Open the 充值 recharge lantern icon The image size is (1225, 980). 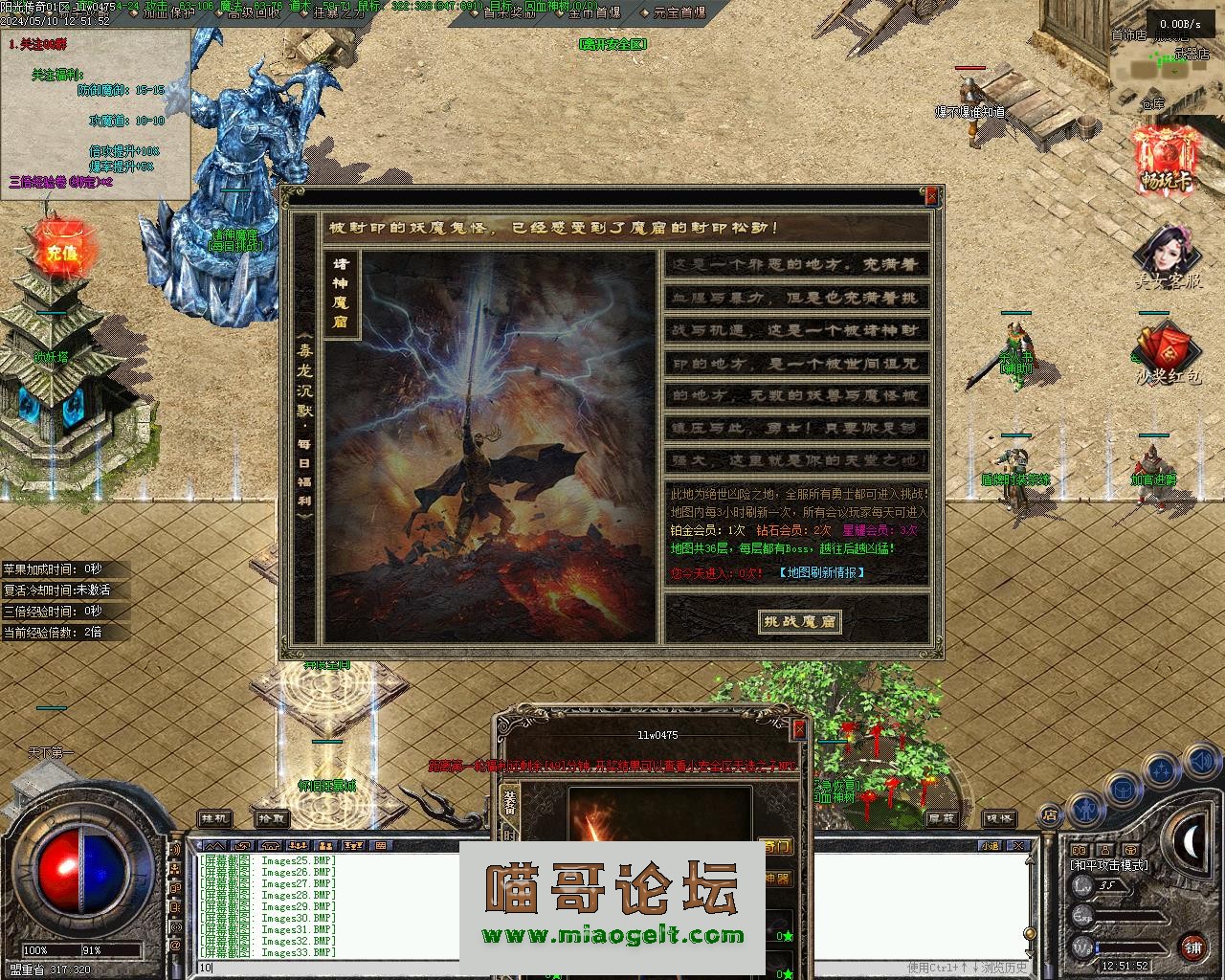[x=61, y=252]
